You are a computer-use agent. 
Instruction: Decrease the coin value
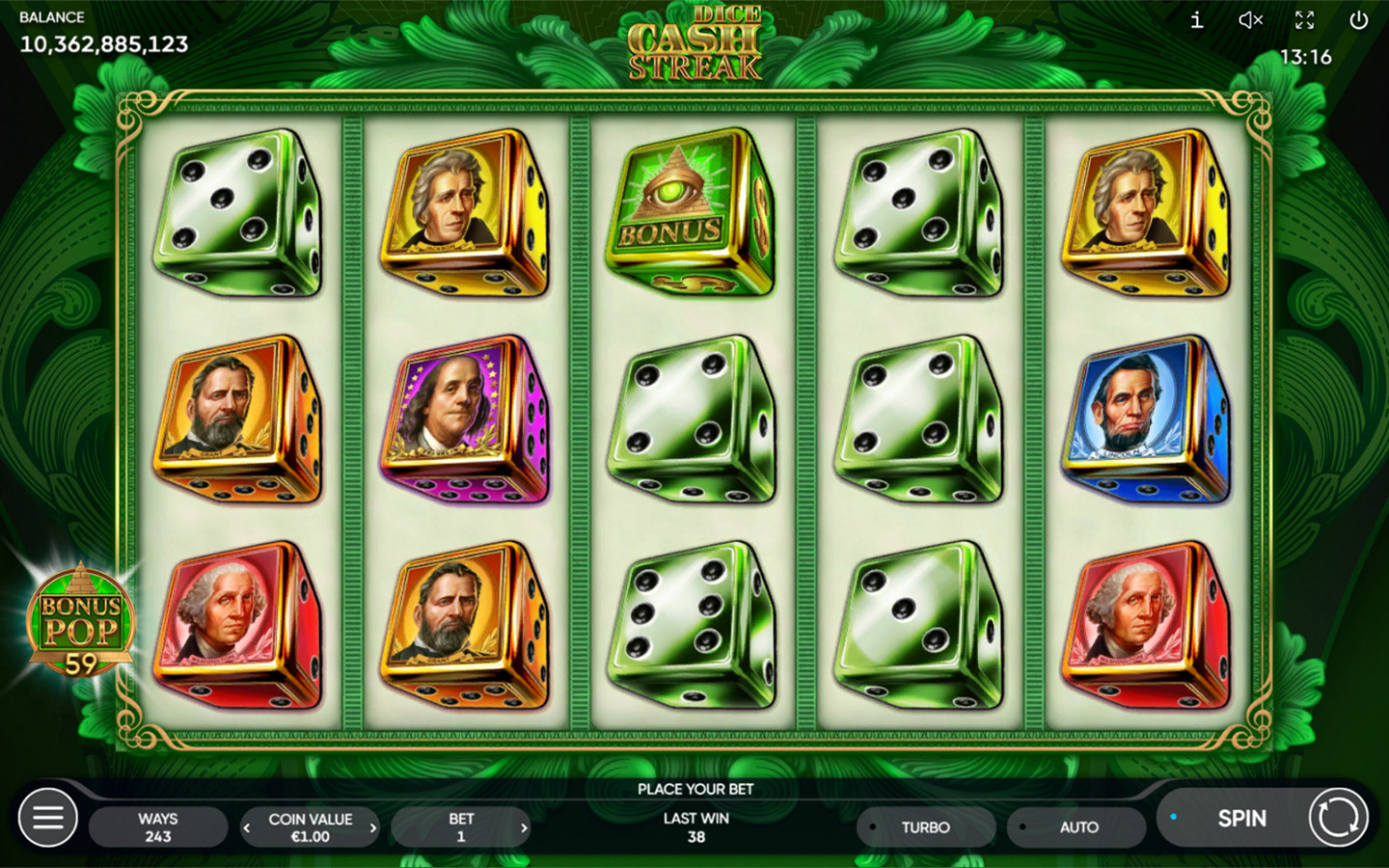247,827
